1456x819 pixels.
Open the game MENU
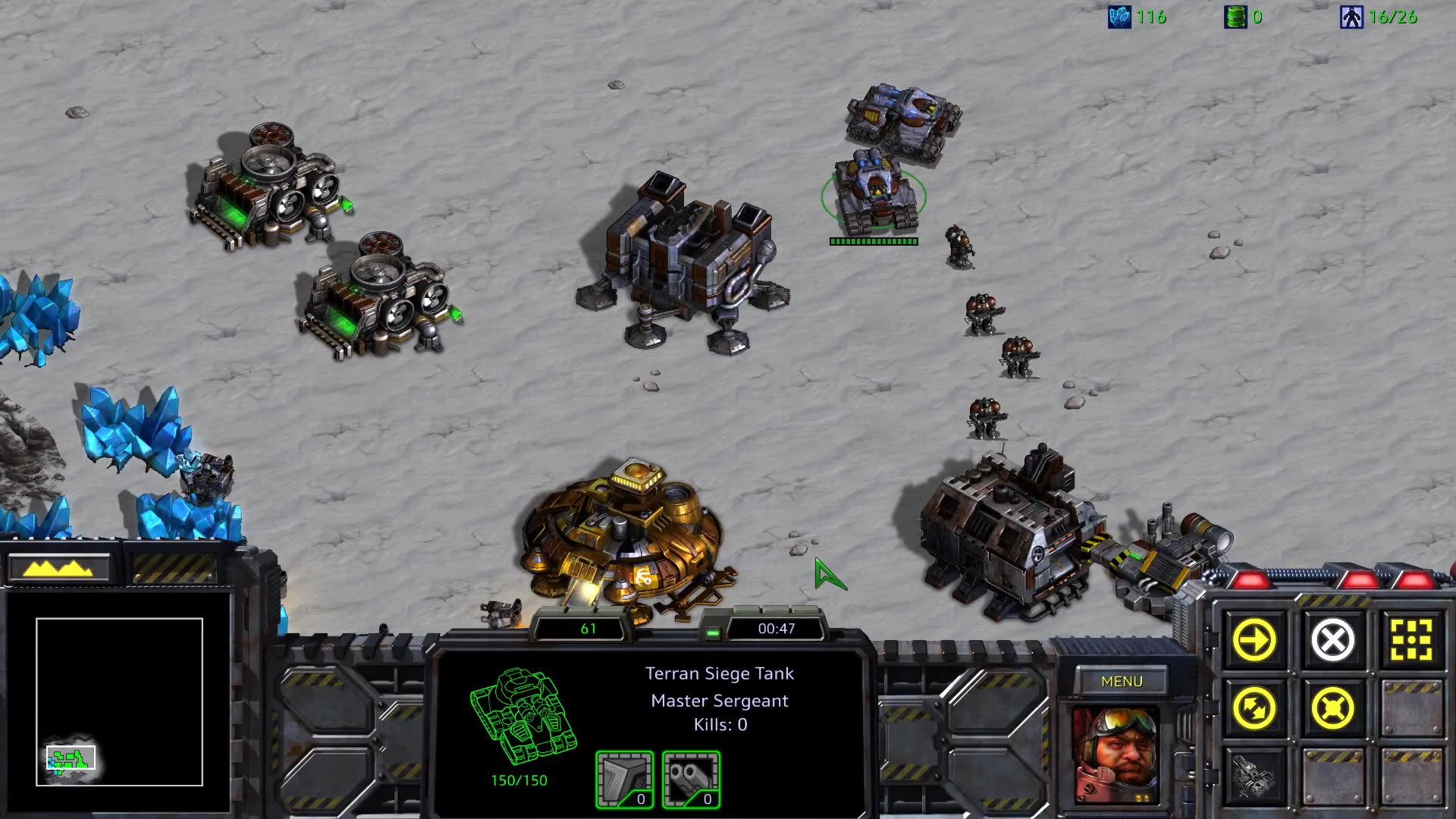click(x=1121, y=681)
